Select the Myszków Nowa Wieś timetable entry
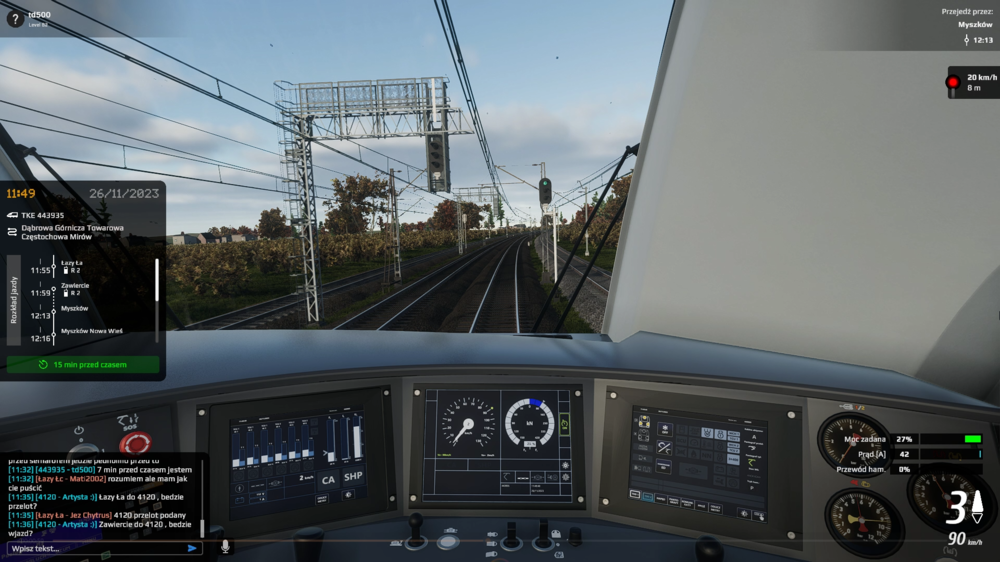This screenshot has width=1000, height=562. click(x=89, y=330)
